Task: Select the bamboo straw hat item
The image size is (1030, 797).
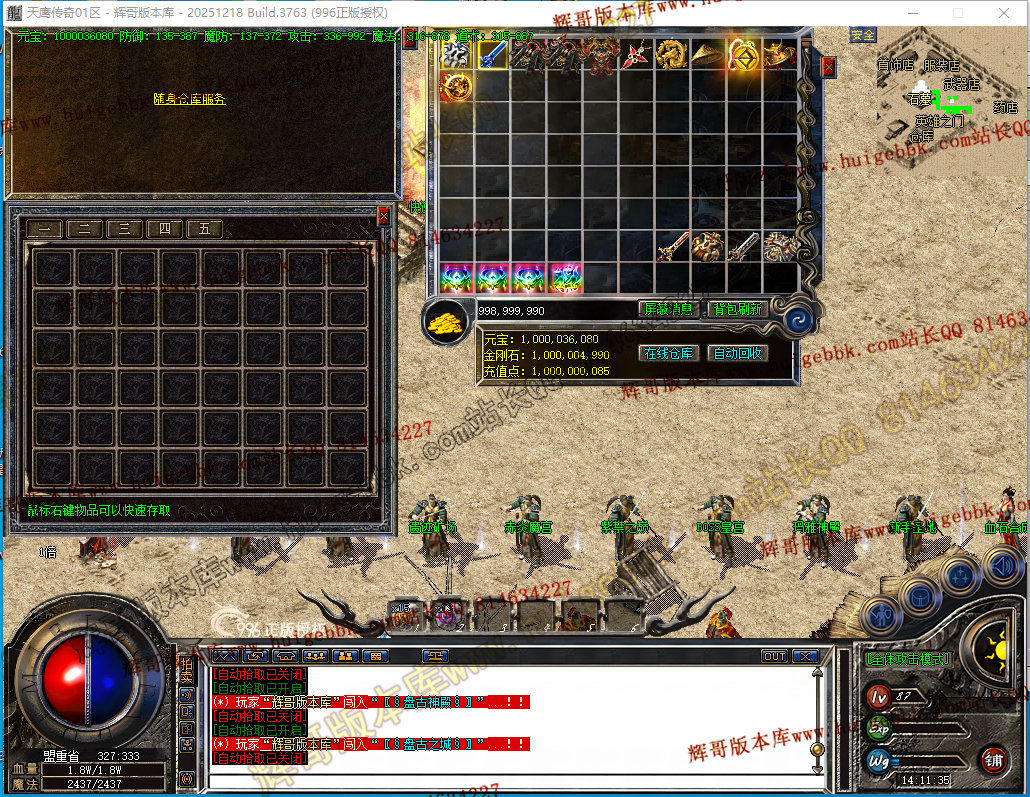Action: (706, 54)
